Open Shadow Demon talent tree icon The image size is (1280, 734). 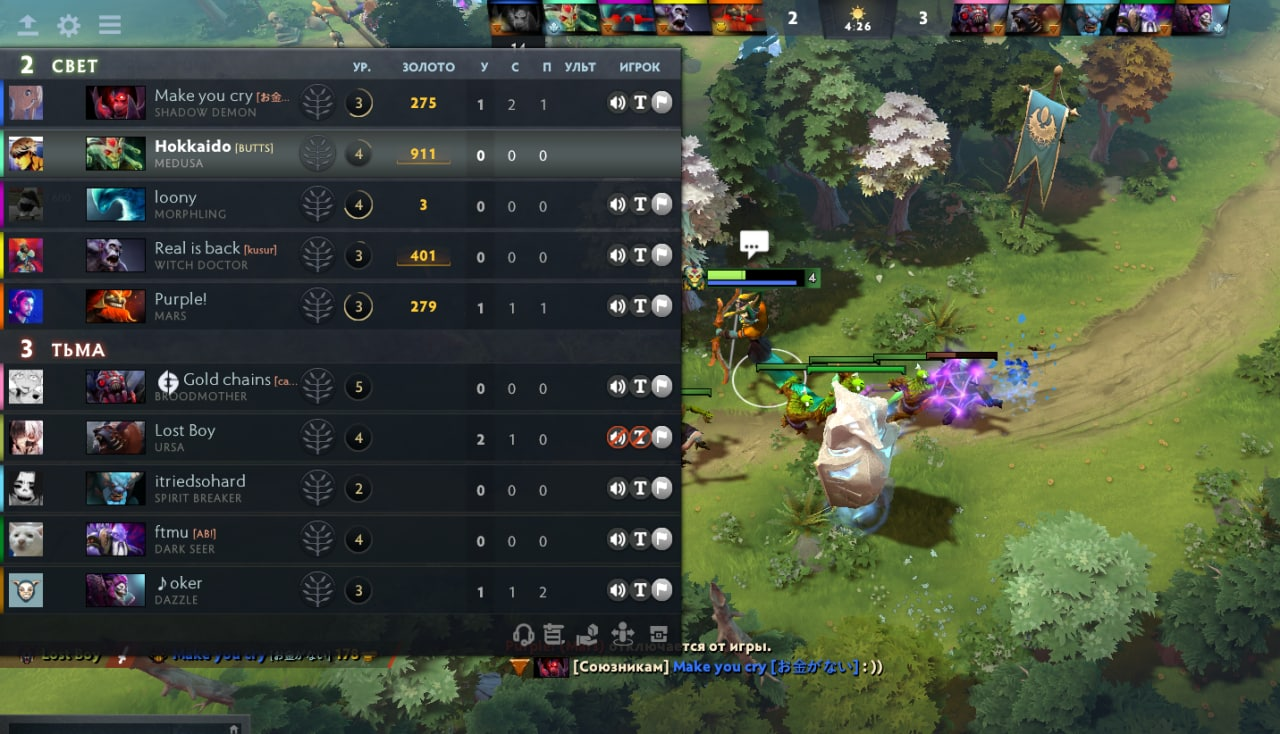(318, 103)
